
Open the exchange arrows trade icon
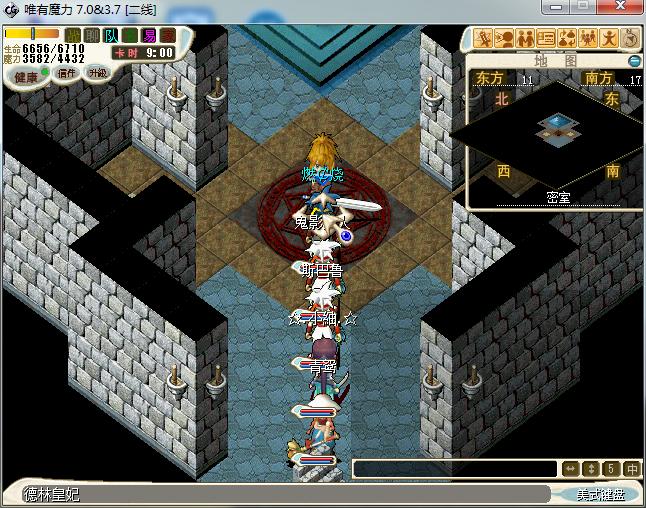pyautogui.click(x=567, y=39)
